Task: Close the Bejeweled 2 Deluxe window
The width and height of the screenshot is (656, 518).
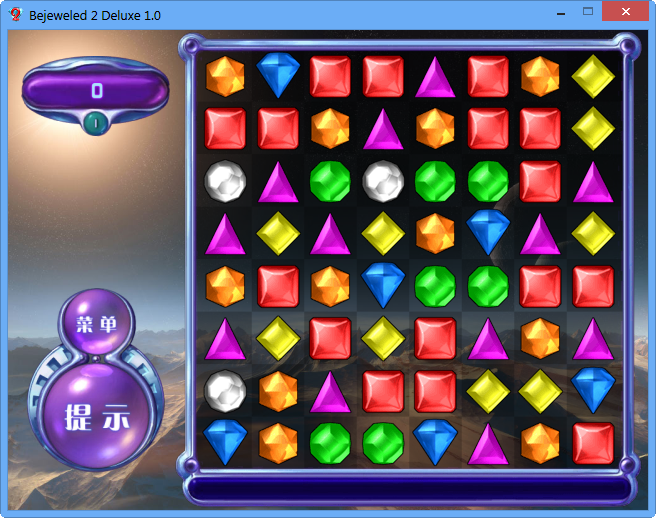Action: [625, 12]
